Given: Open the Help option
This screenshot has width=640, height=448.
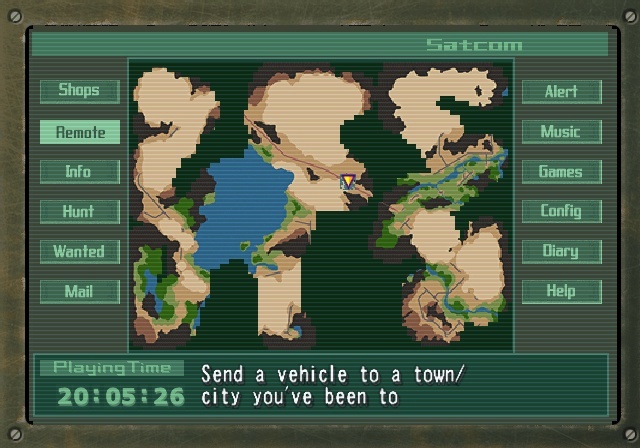Looking at the screenshot, I should 561,291.
